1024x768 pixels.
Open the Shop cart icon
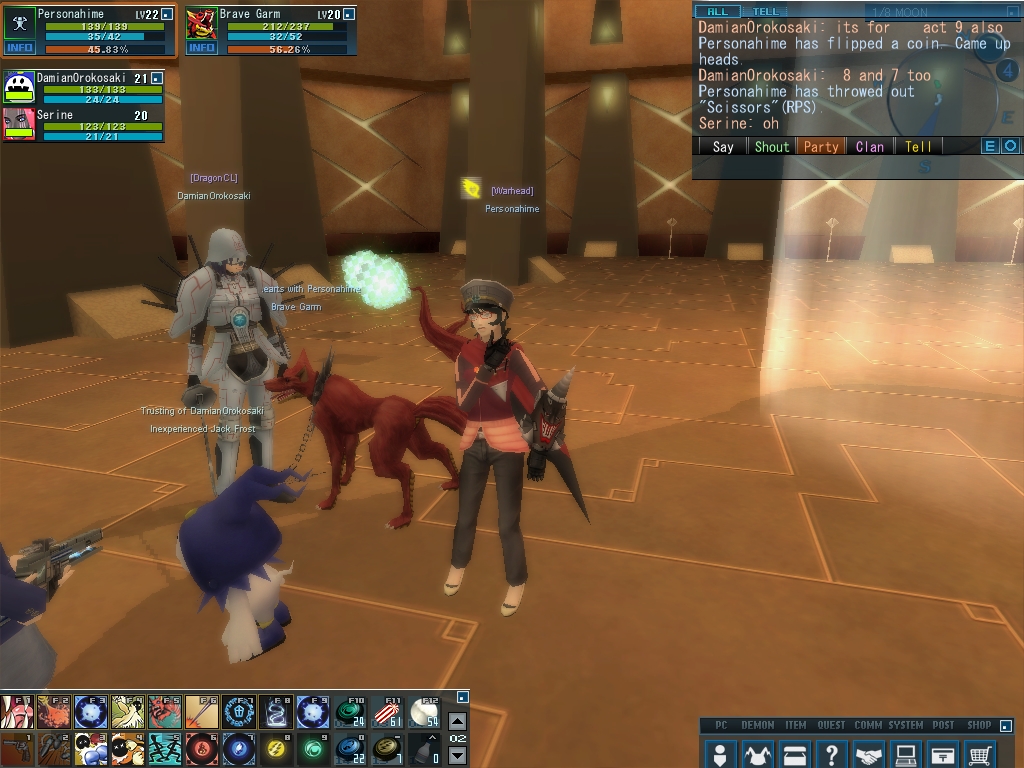(x=980, y=754)
